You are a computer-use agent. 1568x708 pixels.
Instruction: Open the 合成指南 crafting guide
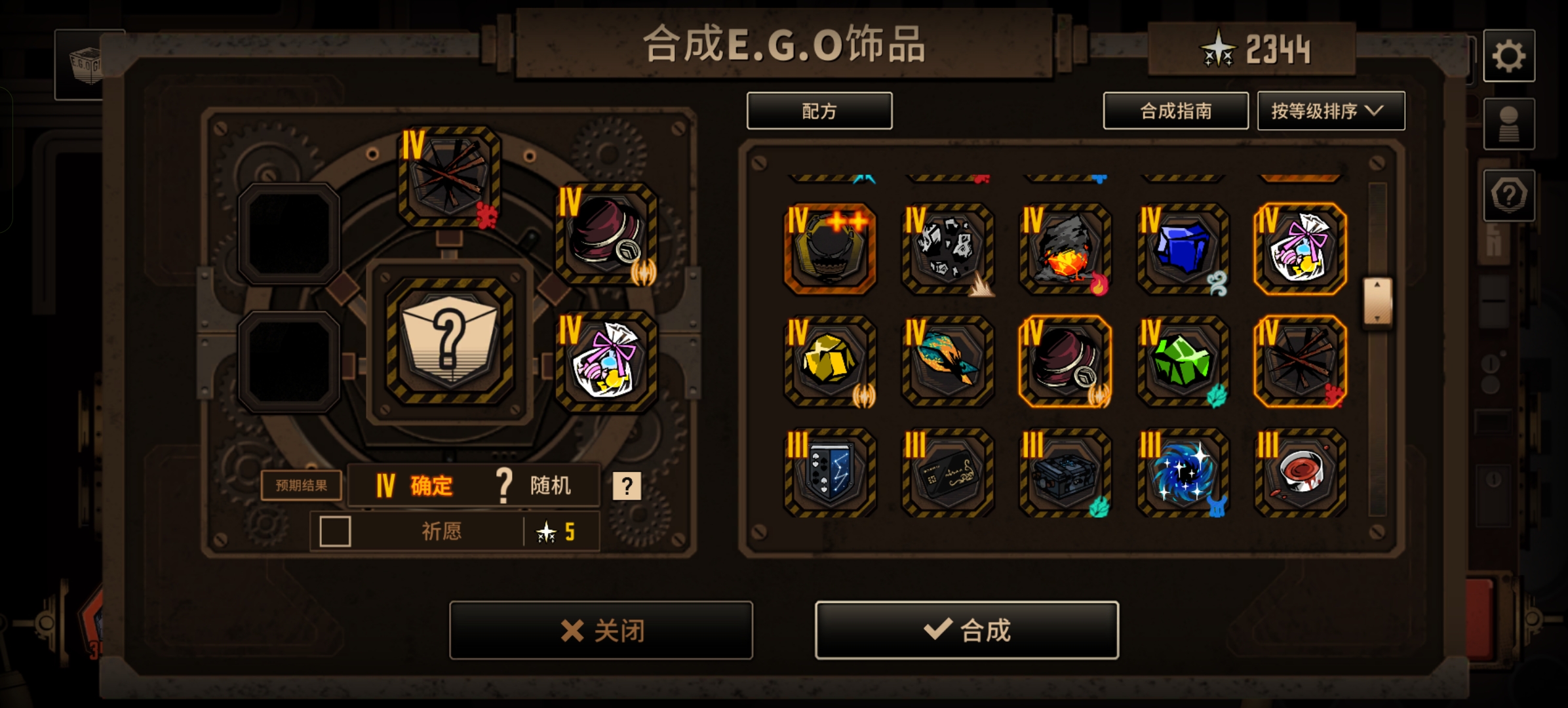[x=1175, y=111]
